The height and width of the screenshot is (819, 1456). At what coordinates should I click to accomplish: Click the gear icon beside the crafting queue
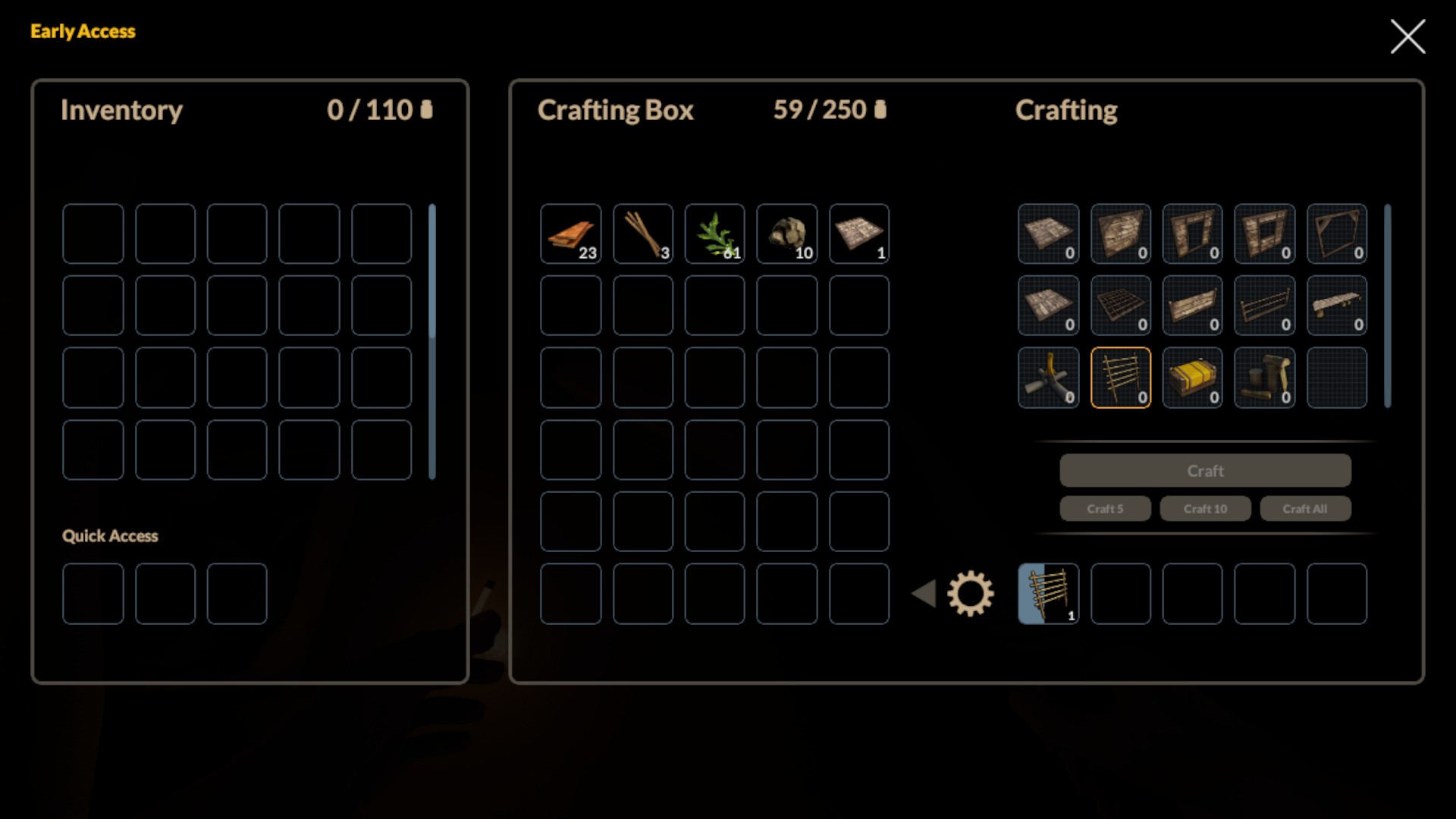click(x=970, y=594)
